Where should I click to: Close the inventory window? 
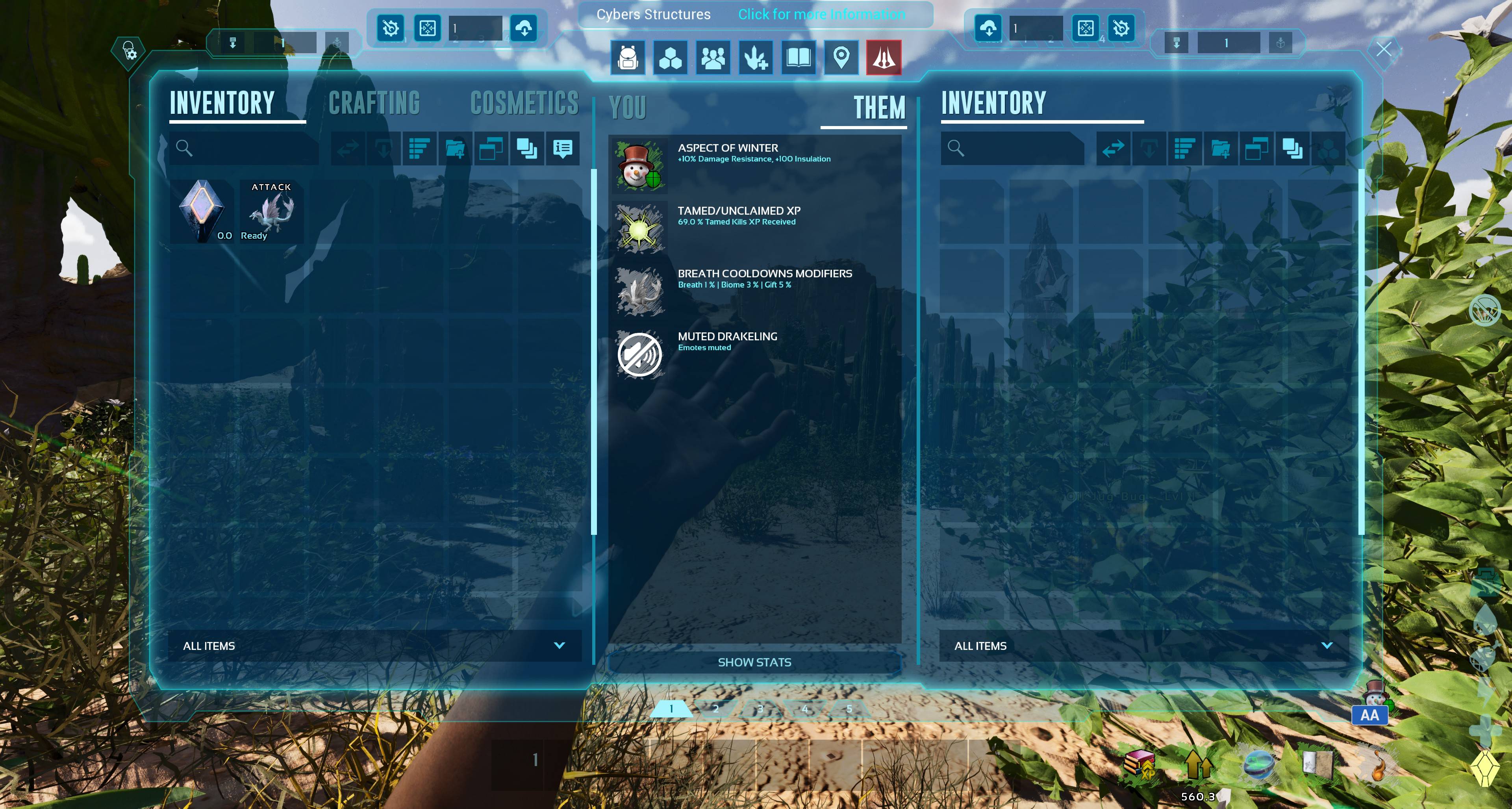coord(1384,49)
